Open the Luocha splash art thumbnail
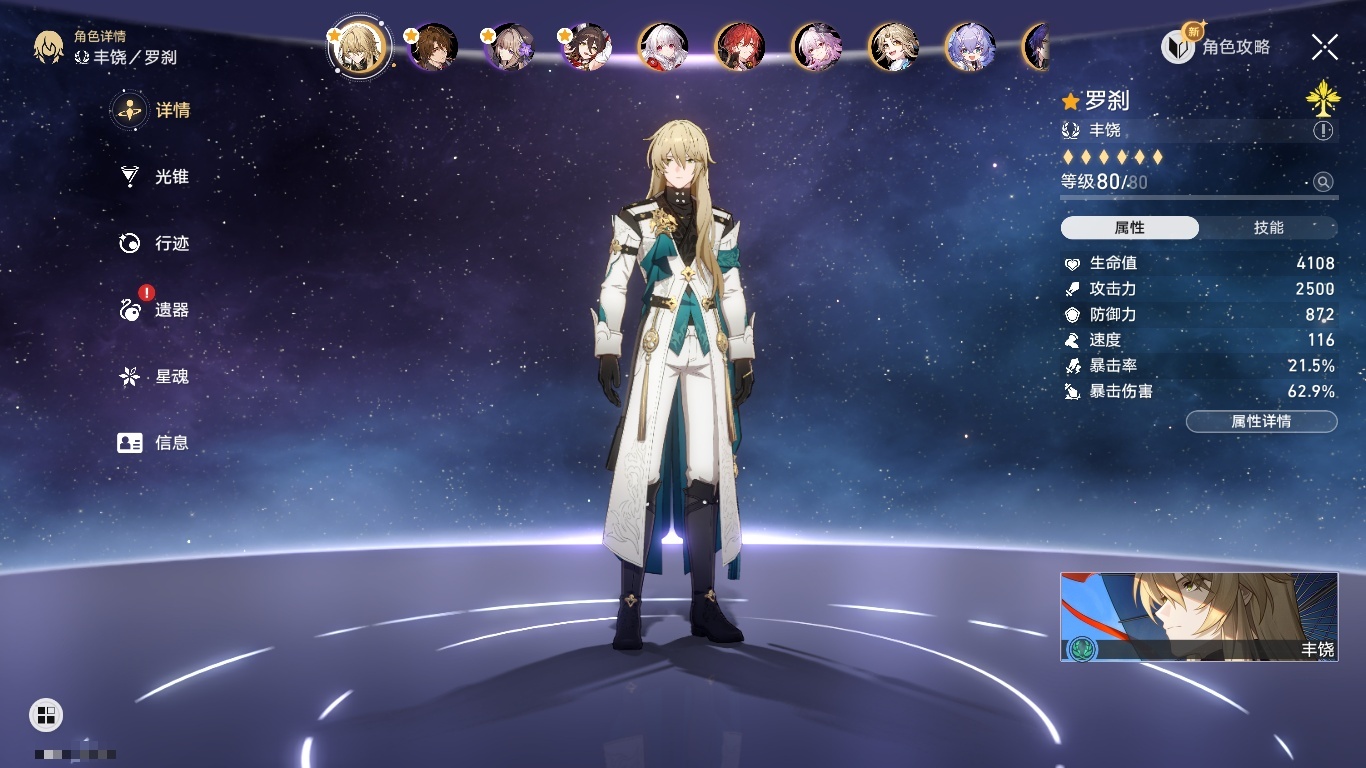 tap(1198, 616)
